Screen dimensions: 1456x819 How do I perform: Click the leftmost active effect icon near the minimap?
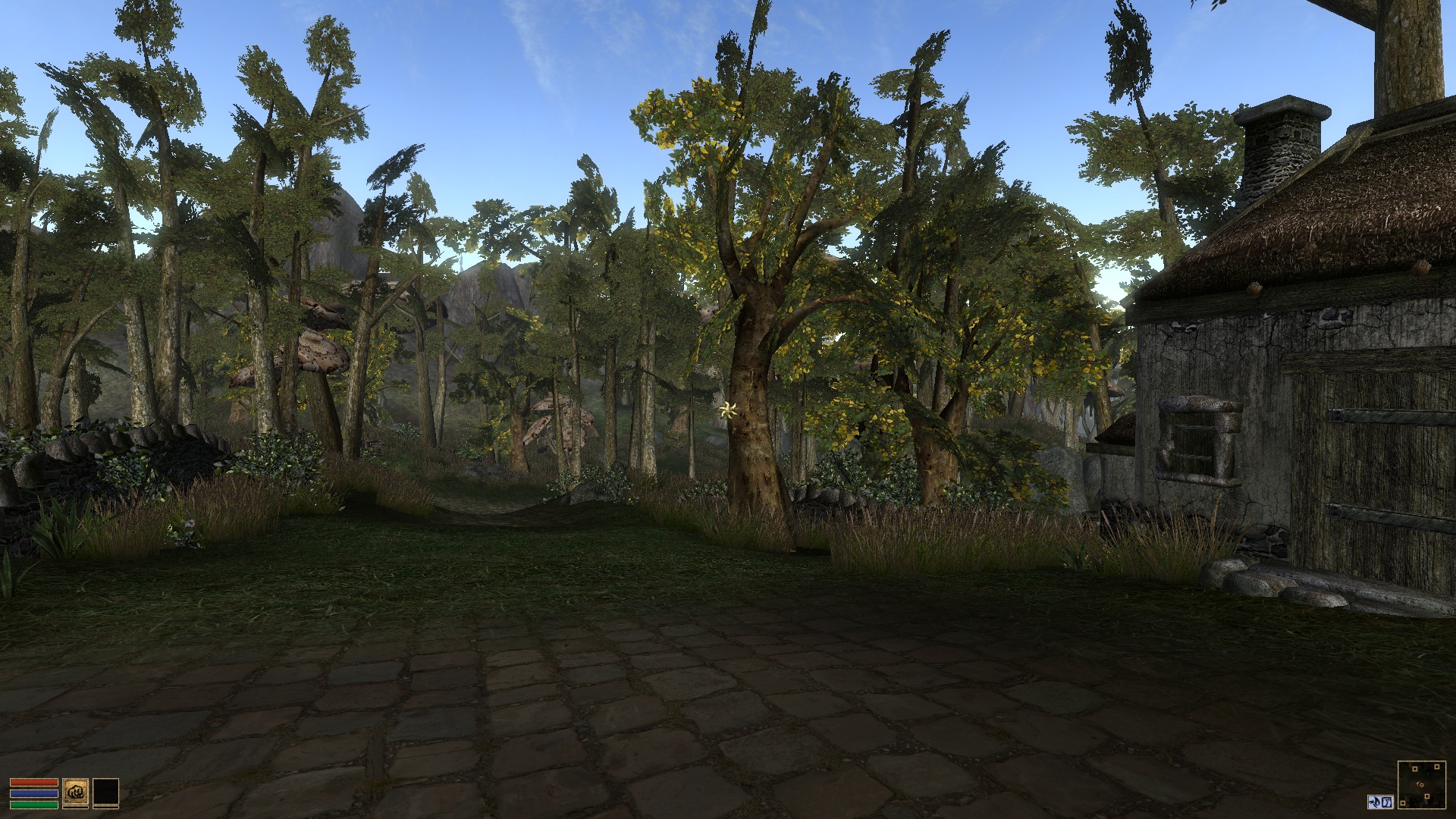coord(1373,802)
